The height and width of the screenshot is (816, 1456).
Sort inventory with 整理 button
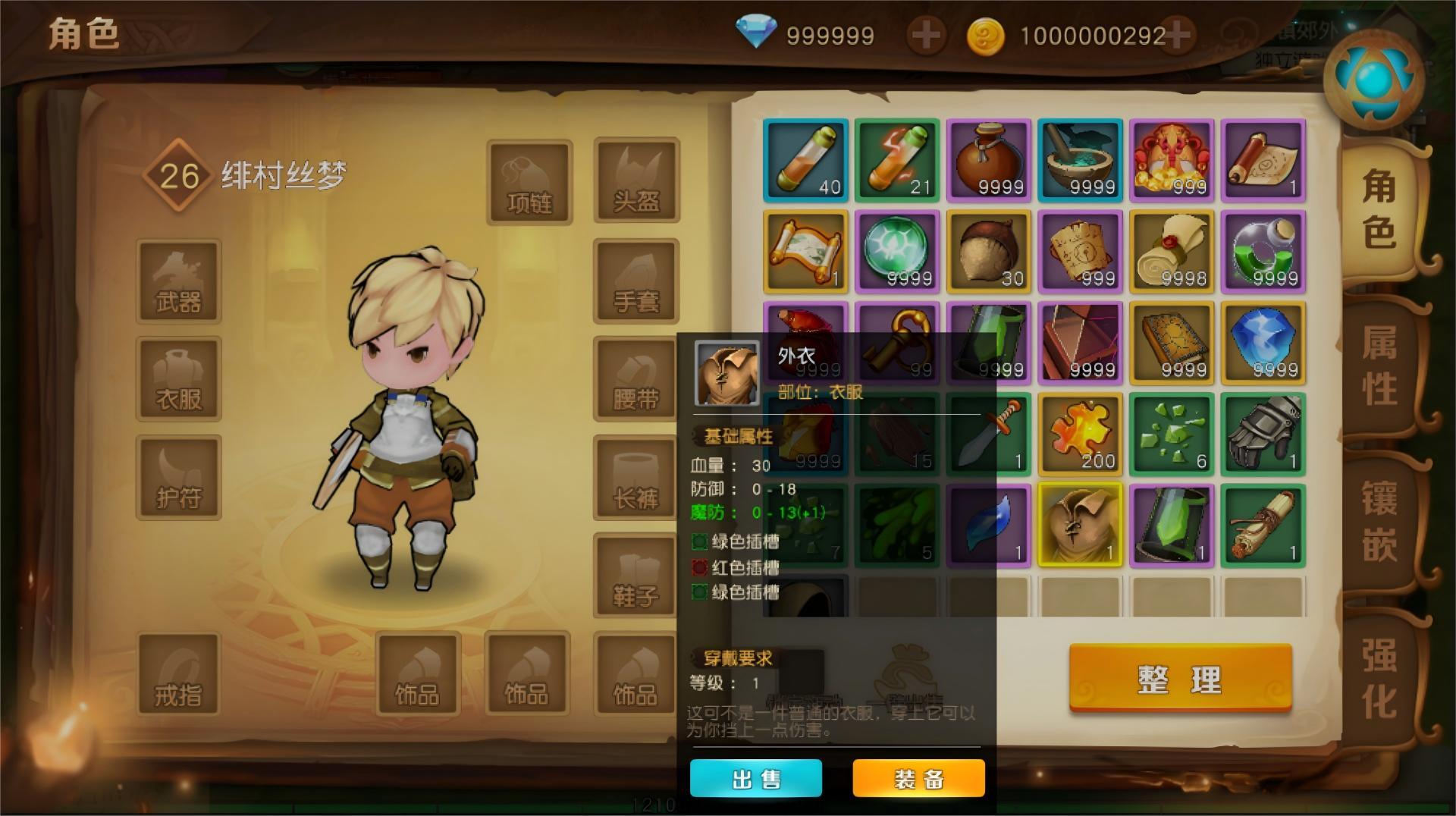(1180, 678)
